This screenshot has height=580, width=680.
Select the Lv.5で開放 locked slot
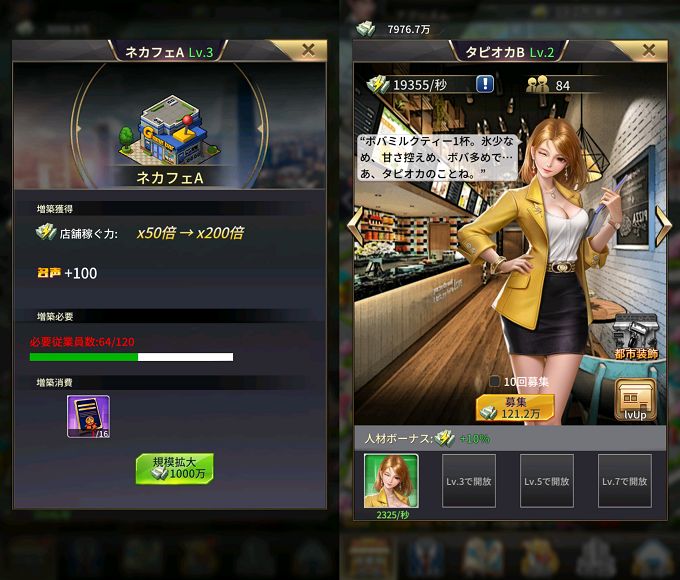point(547,480)
